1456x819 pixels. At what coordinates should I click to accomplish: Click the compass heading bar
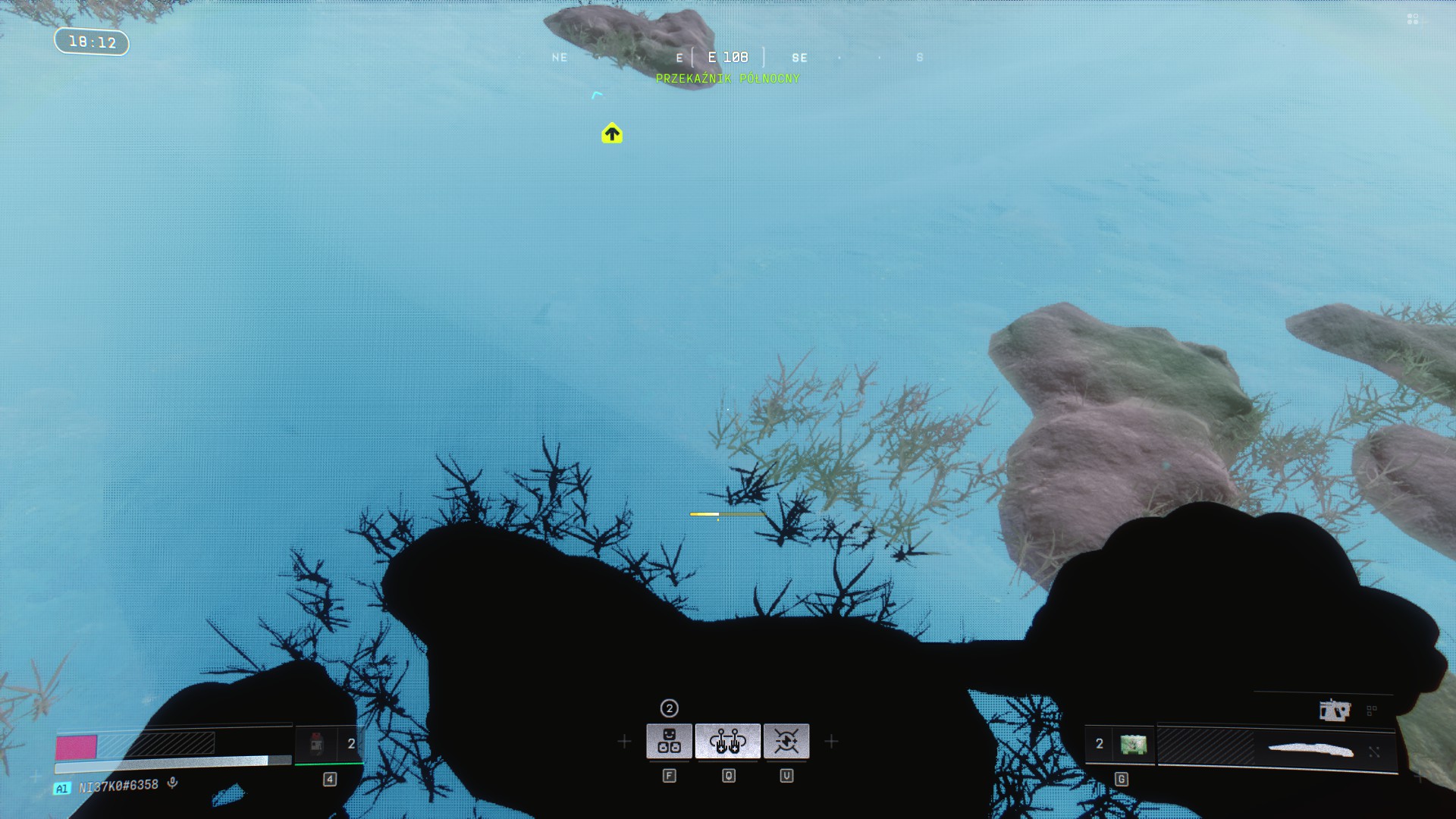click(x=728, y=58)
